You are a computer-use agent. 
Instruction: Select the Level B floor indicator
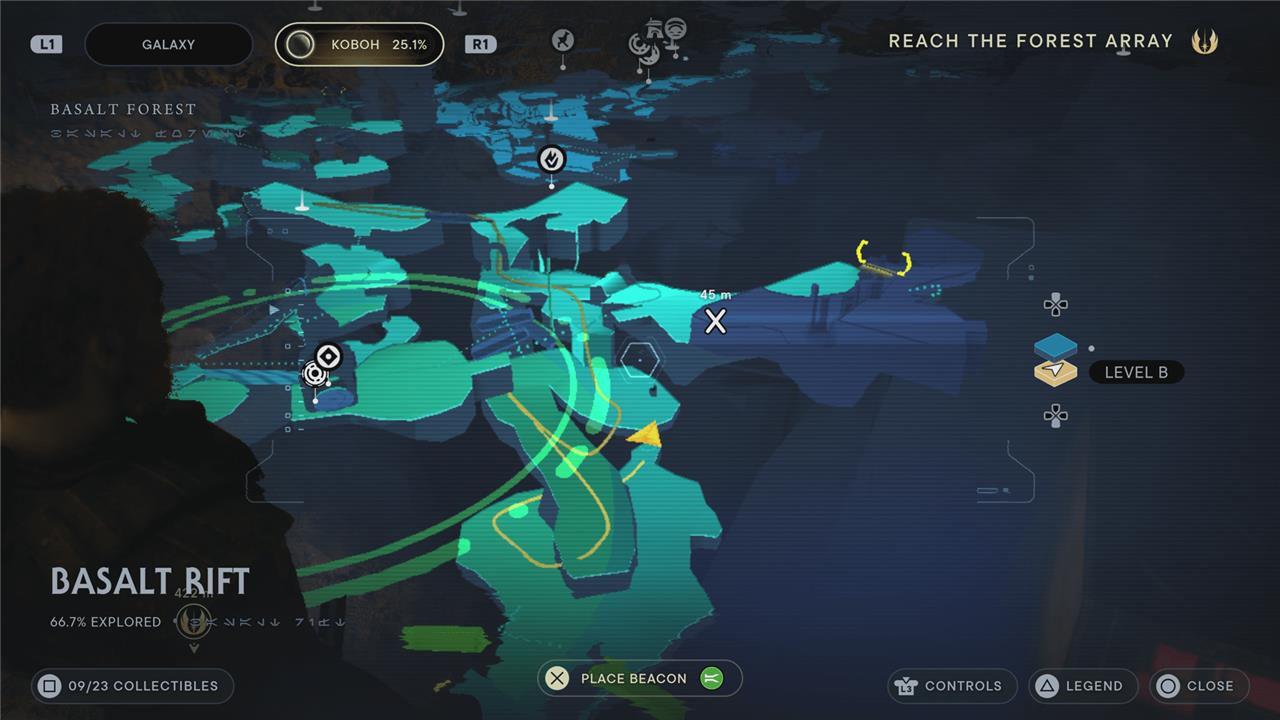tap(1135, 372)
